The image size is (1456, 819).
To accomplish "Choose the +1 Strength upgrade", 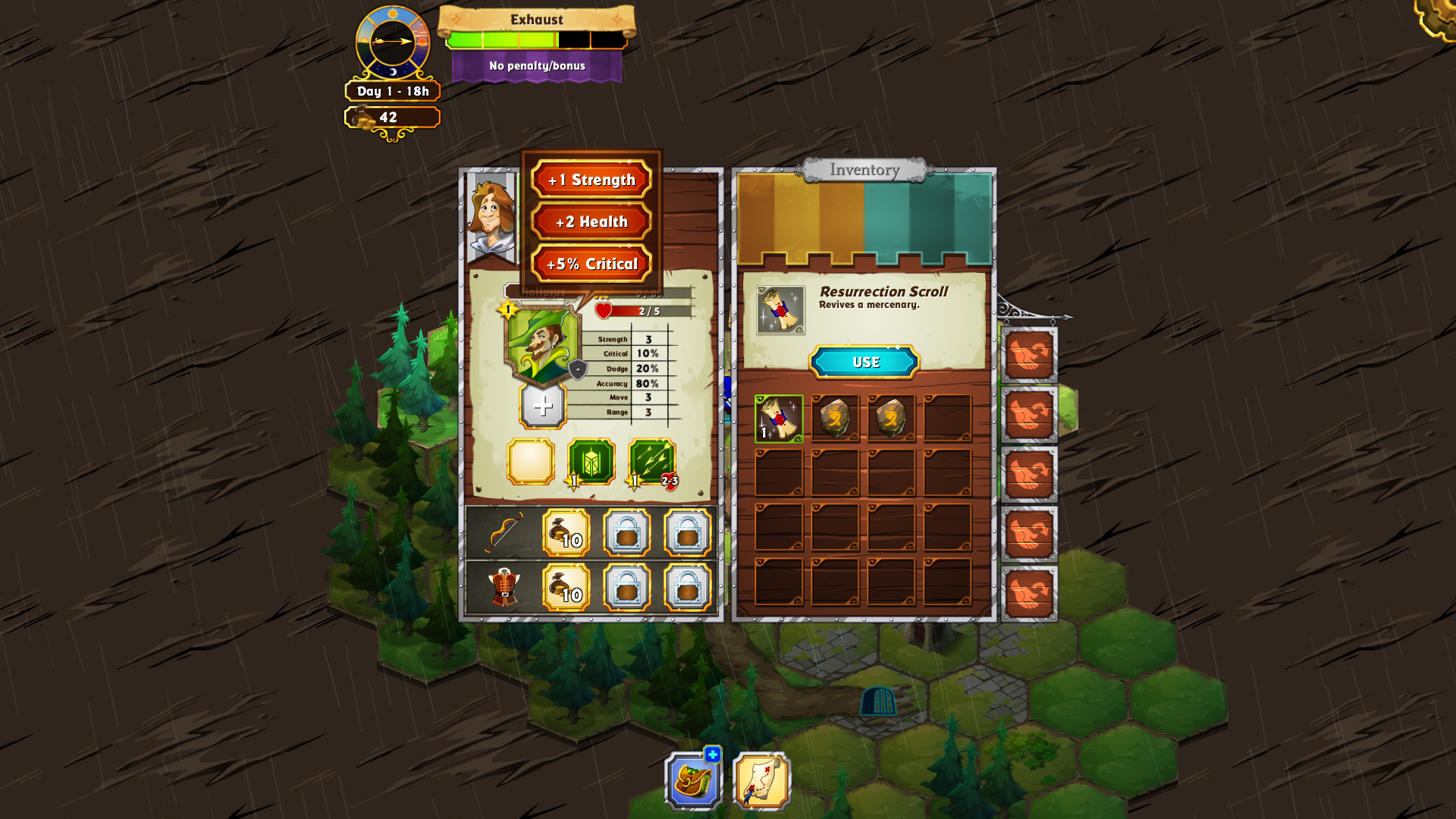I will coord(591,180).
